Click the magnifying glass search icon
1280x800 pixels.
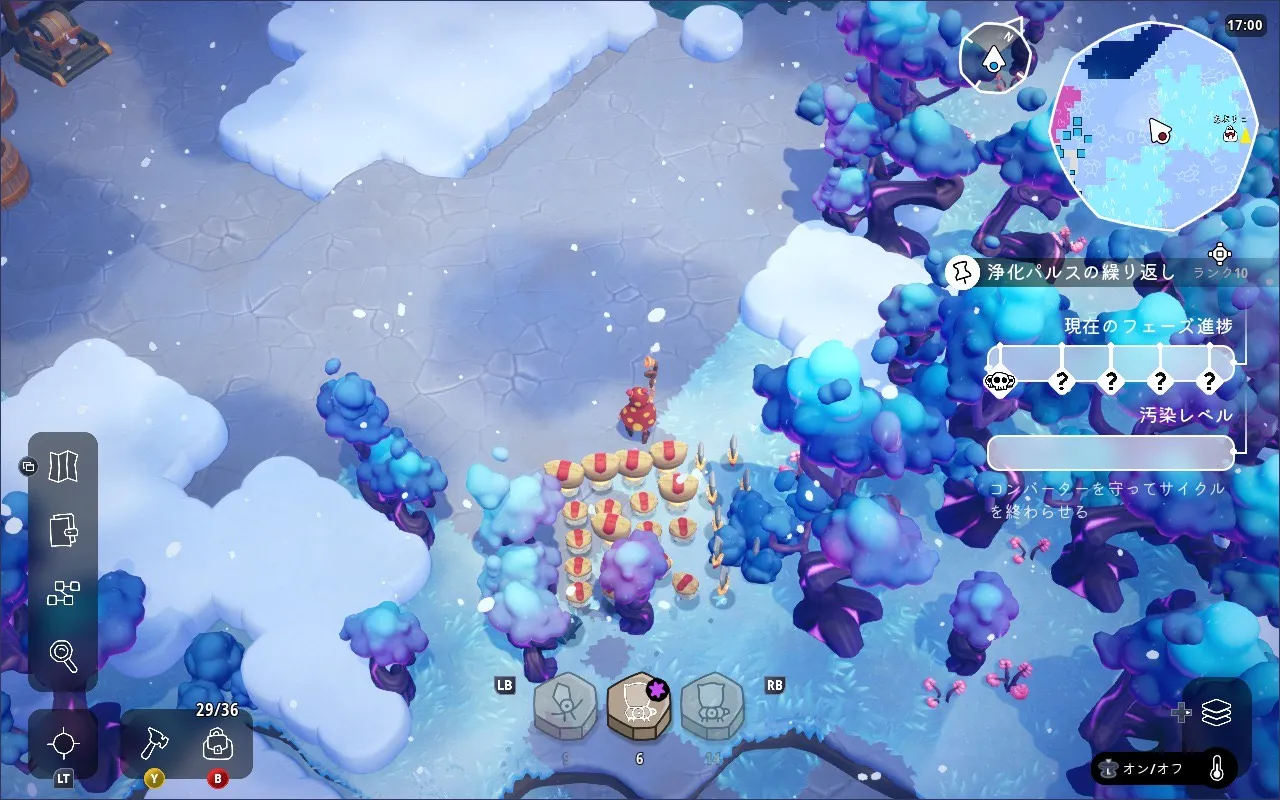point(64,656)
